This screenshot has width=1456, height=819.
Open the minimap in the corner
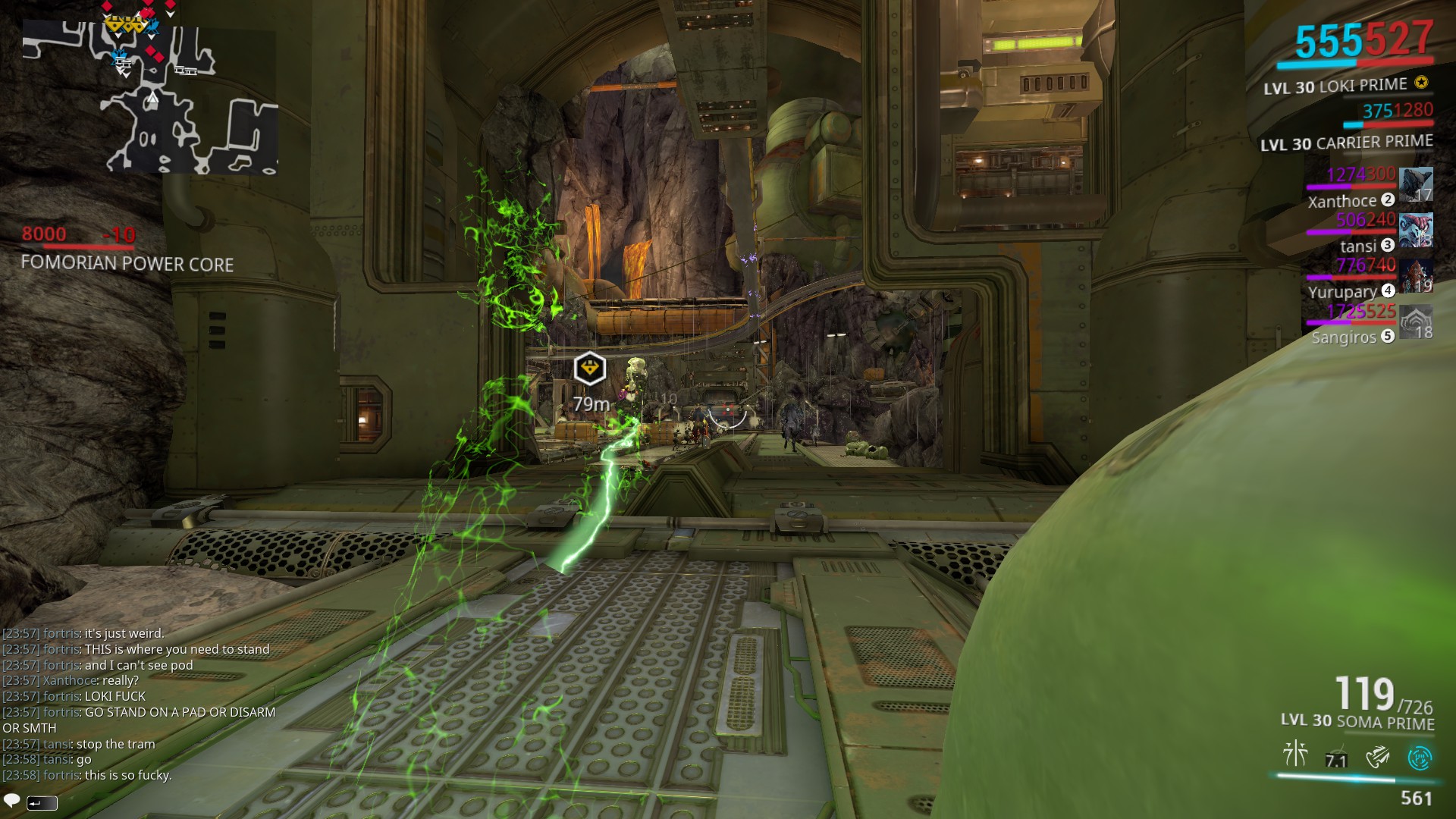pos(152,95)
